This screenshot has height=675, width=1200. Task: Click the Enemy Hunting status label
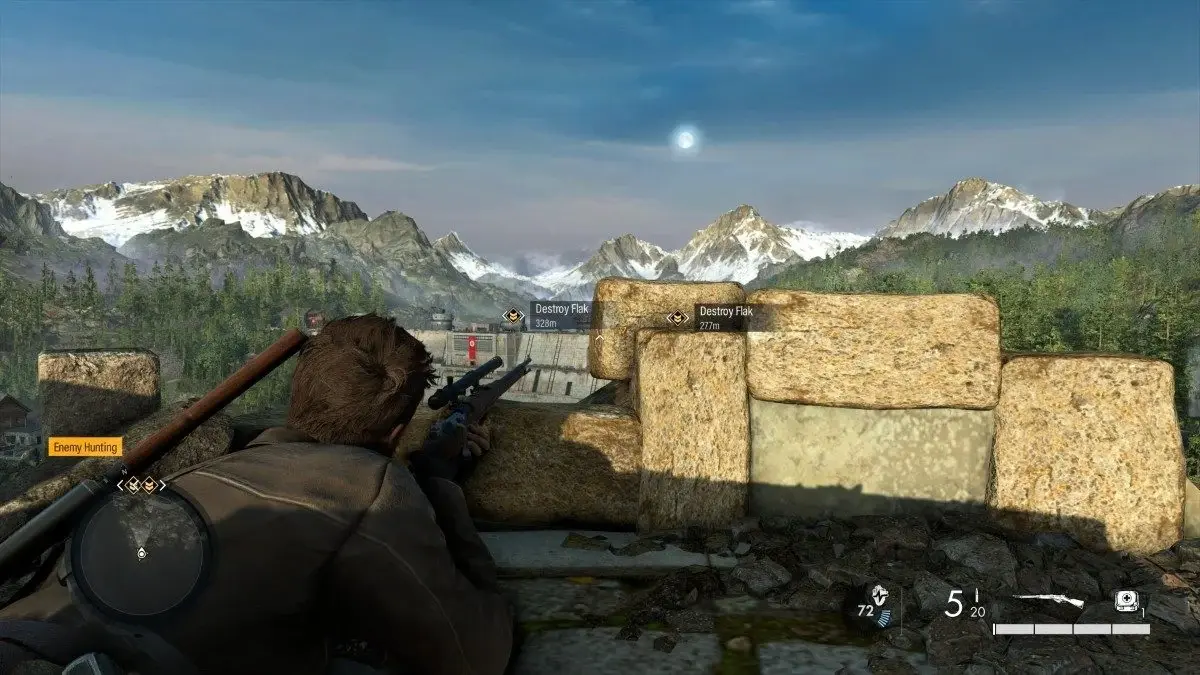[x=85, y=447]
